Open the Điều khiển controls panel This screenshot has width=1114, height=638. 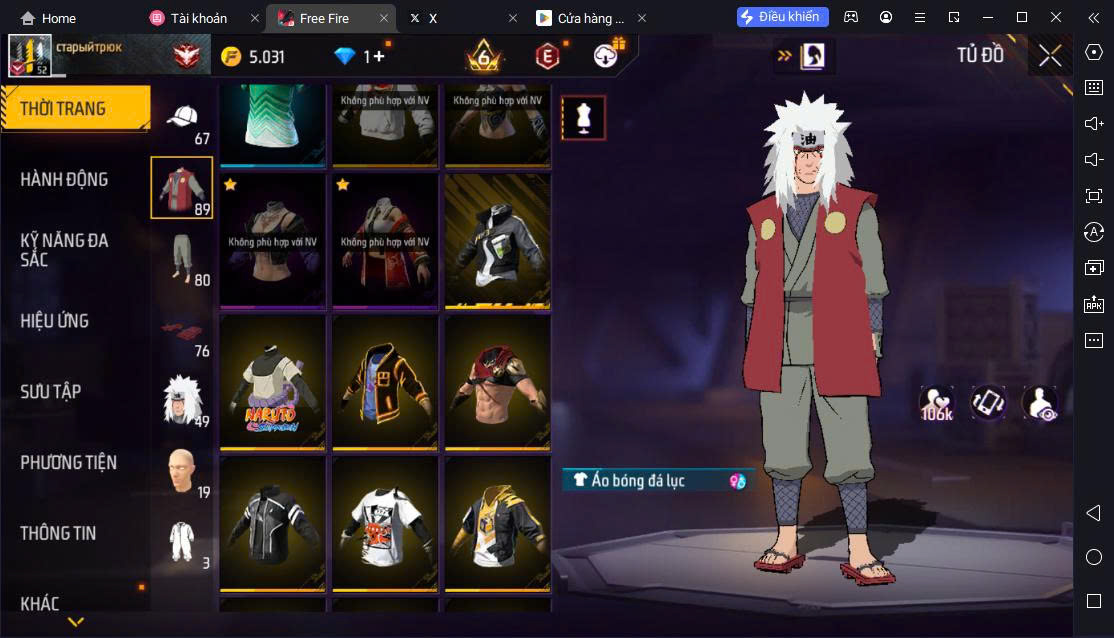[x=782, y=17]
